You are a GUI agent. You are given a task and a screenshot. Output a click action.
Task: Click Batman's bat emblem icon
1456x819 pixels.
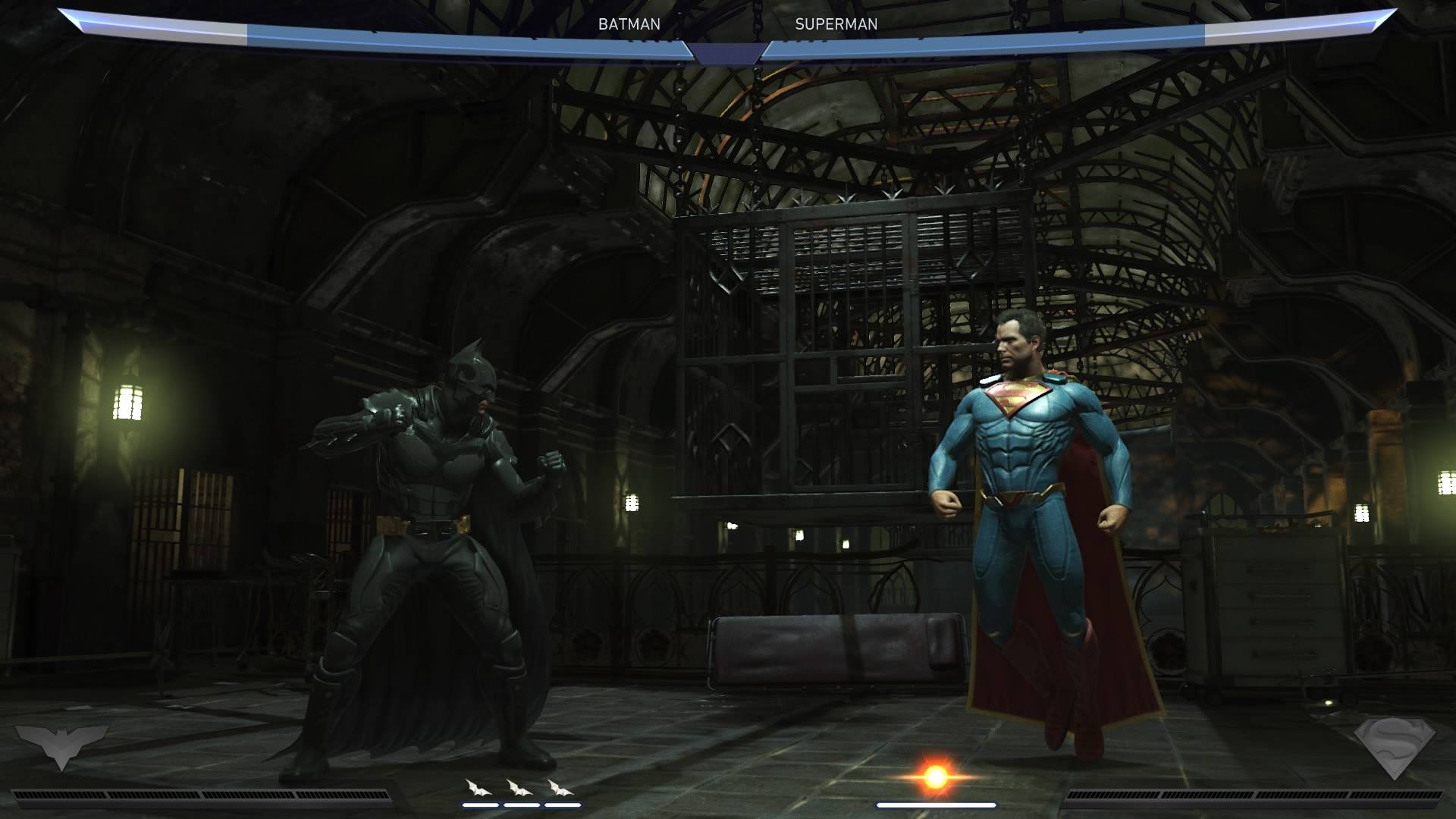[61, 745]
